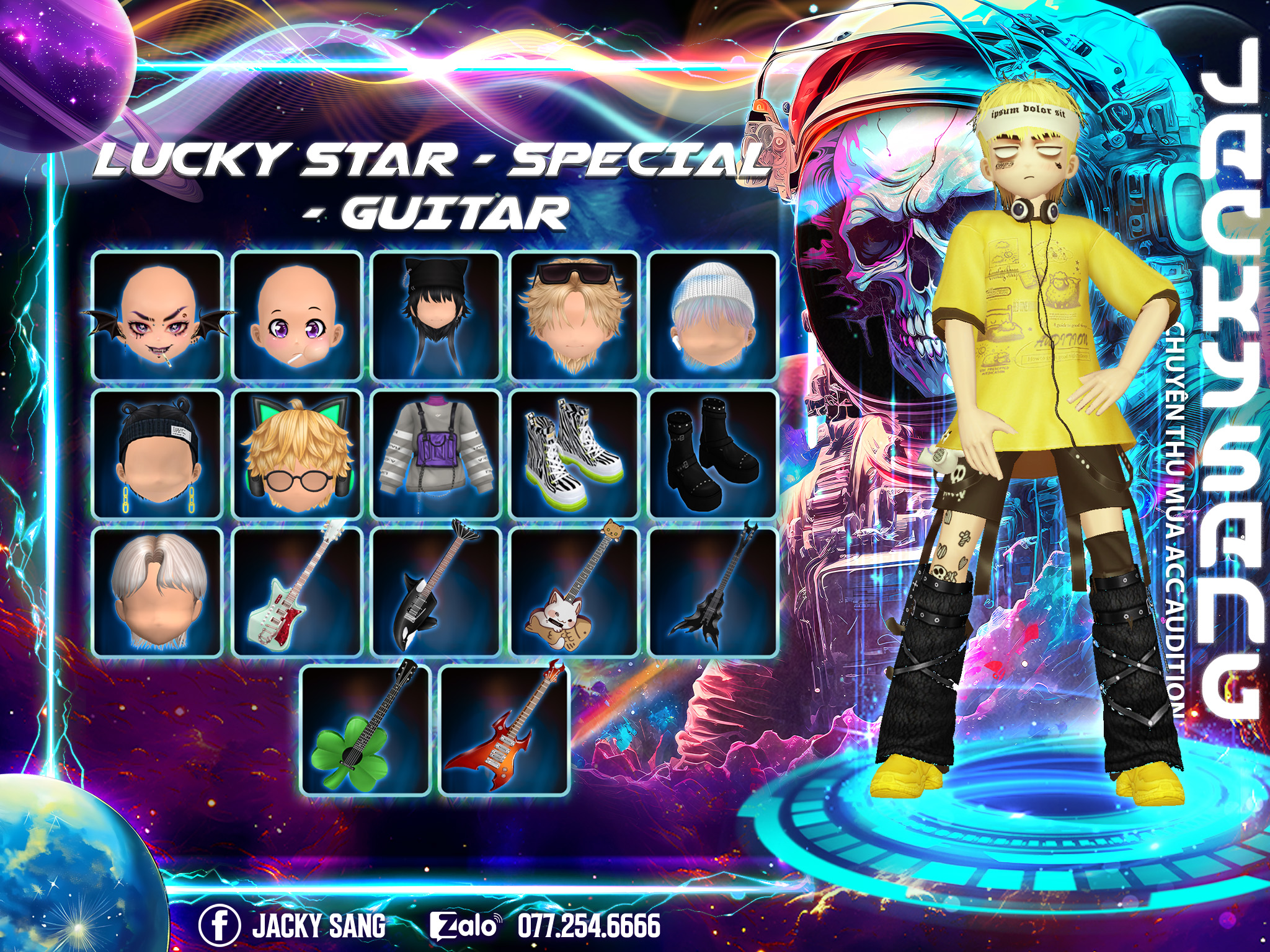Choose the zebra-striped sneakers tile
1270x952 pixels.
575,455
